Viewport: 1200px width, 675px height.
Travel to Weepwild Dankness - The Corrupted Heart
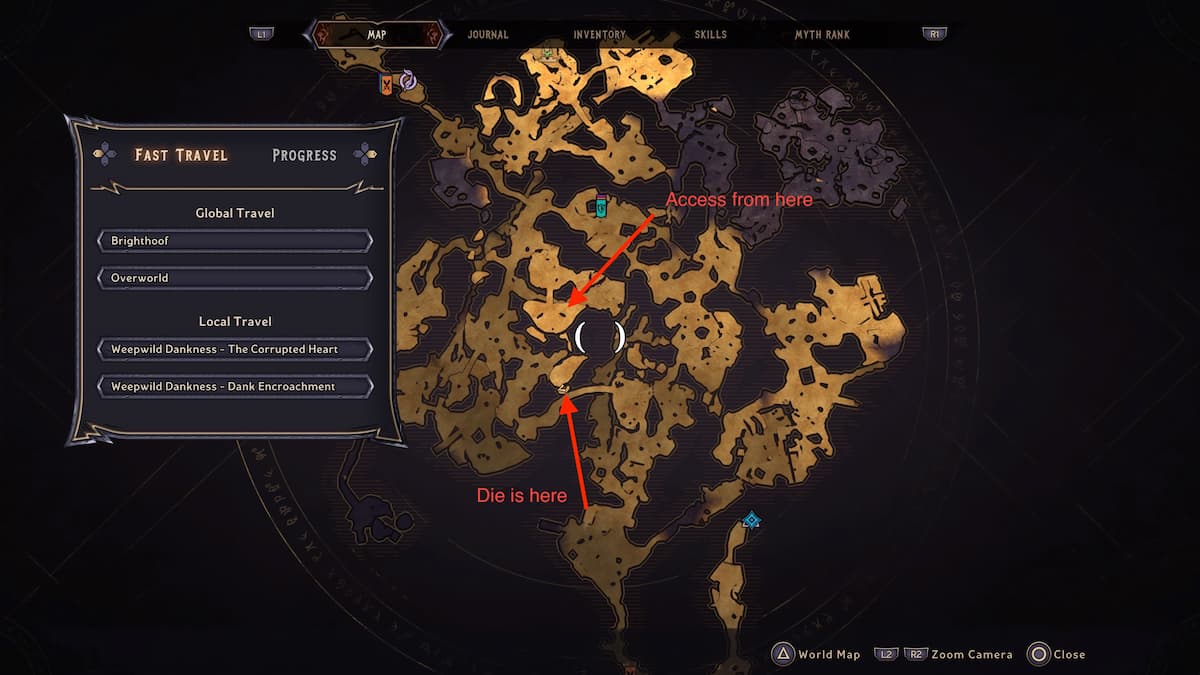coord(235,350)
